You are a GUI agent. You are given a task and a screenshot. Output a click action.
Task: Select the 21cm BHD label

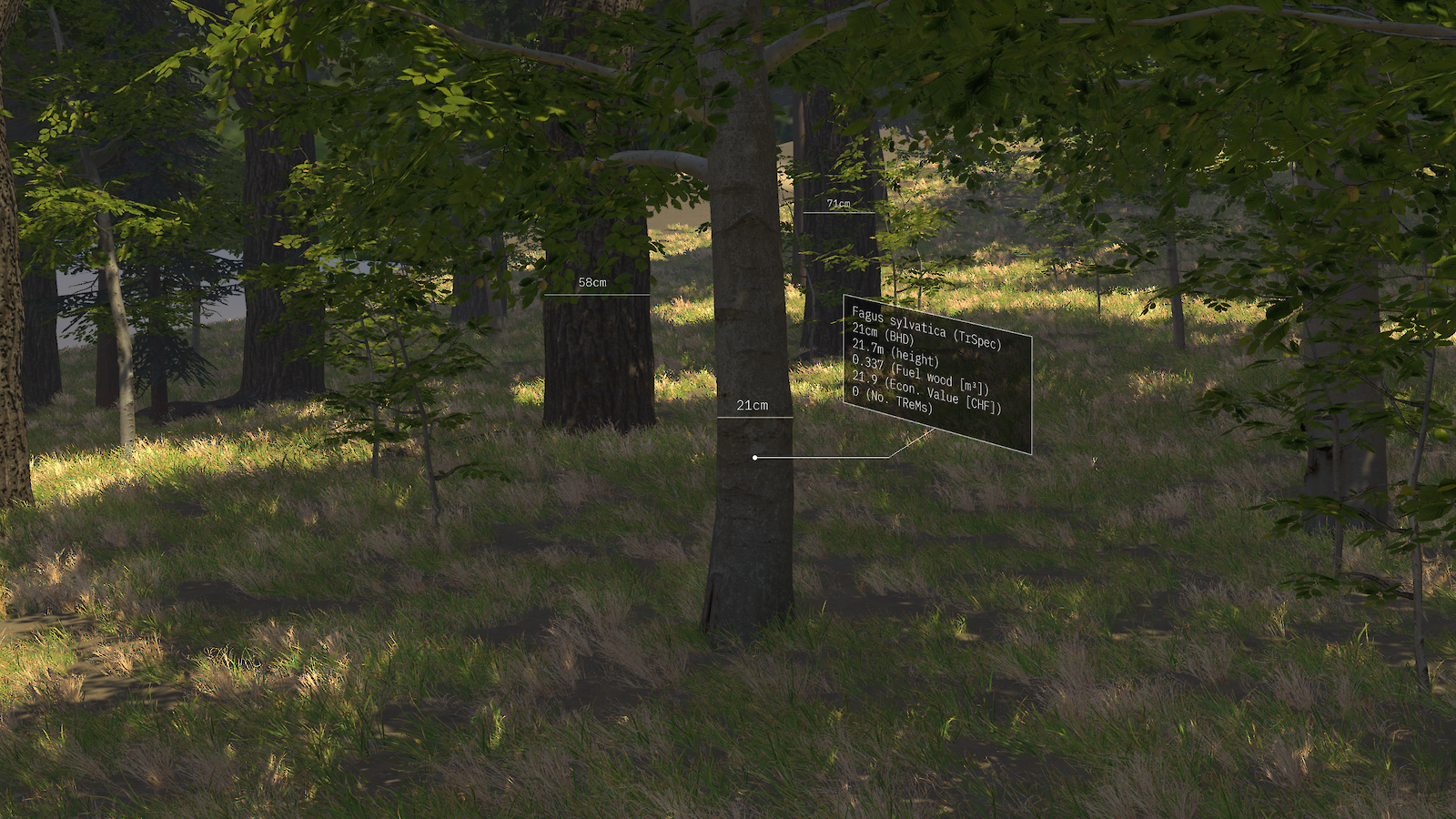[x=752, y=406]
